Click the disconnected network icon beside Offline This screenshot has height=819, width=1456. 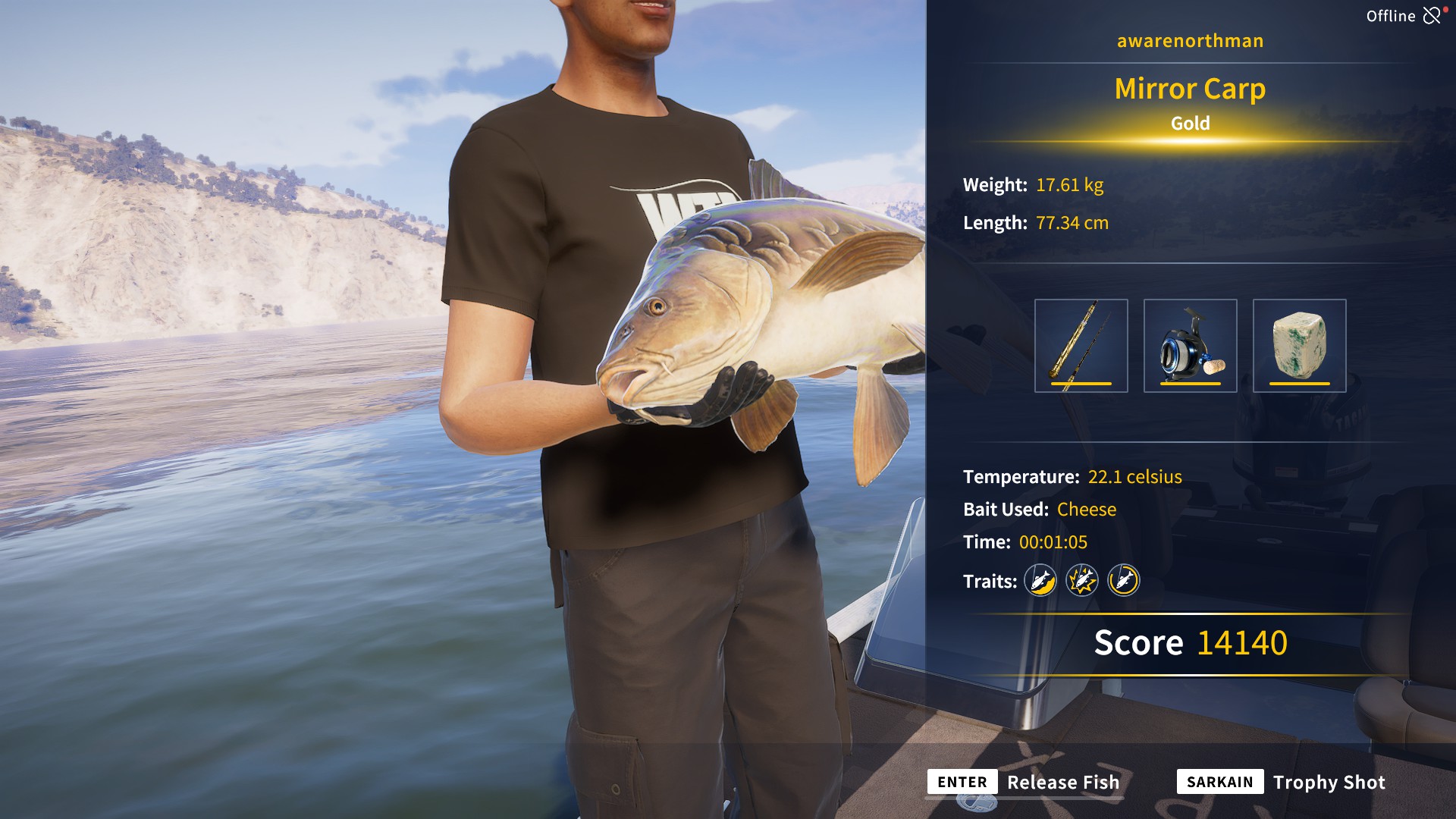1432,14
